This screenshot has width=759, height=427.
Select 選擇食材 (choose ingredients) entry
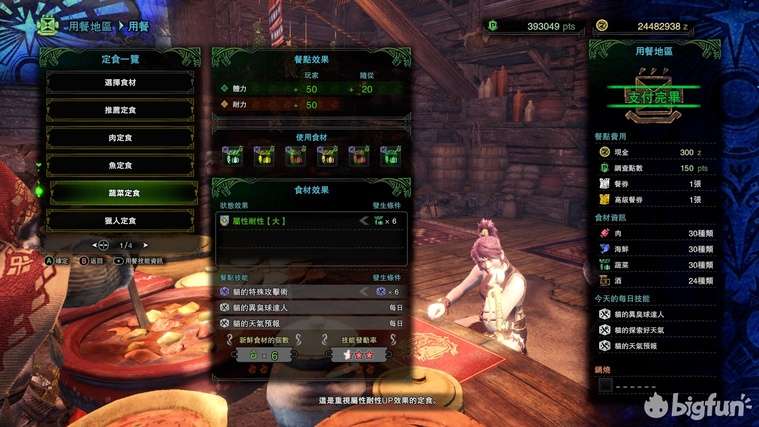[x=124, y=83]
